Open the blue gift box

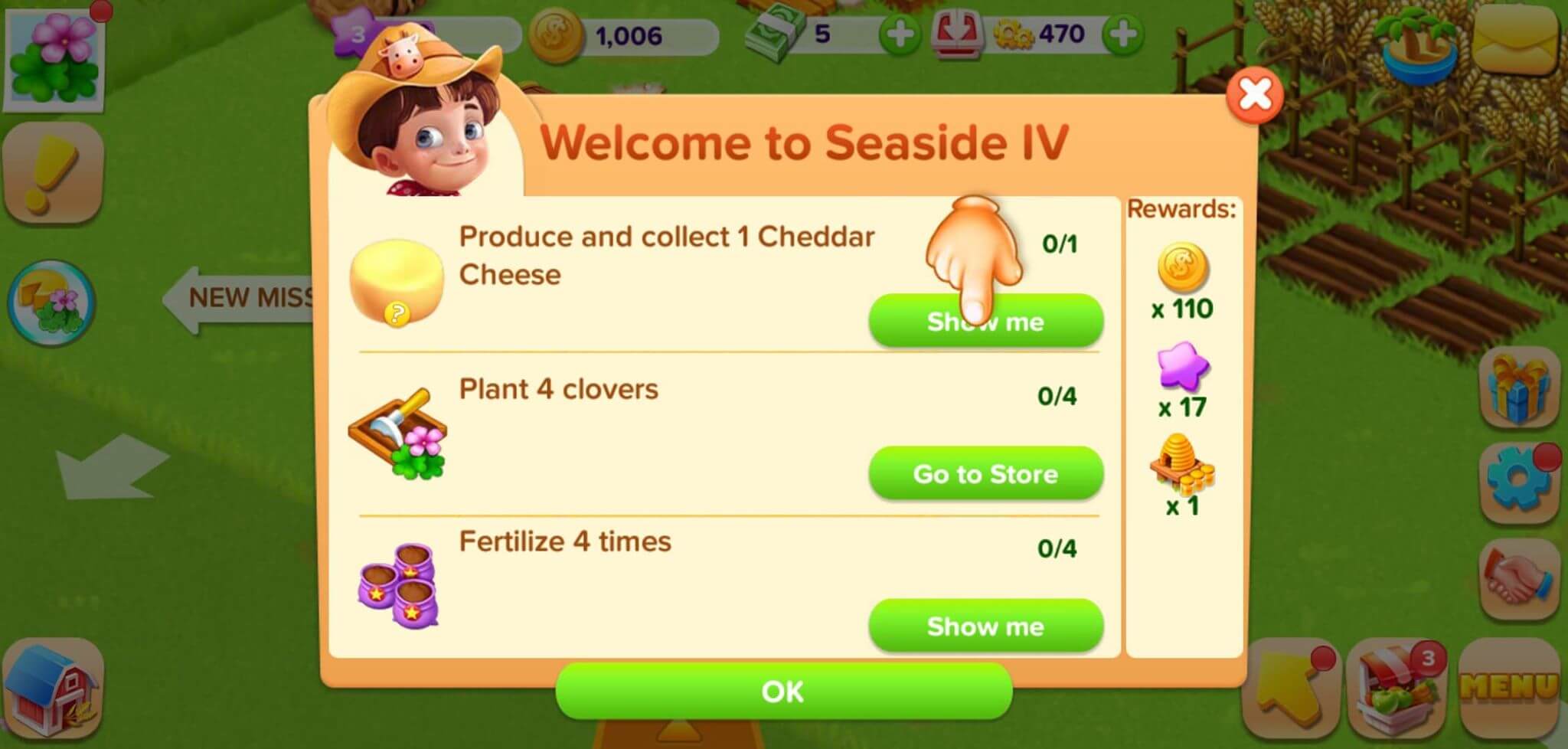1519,388
